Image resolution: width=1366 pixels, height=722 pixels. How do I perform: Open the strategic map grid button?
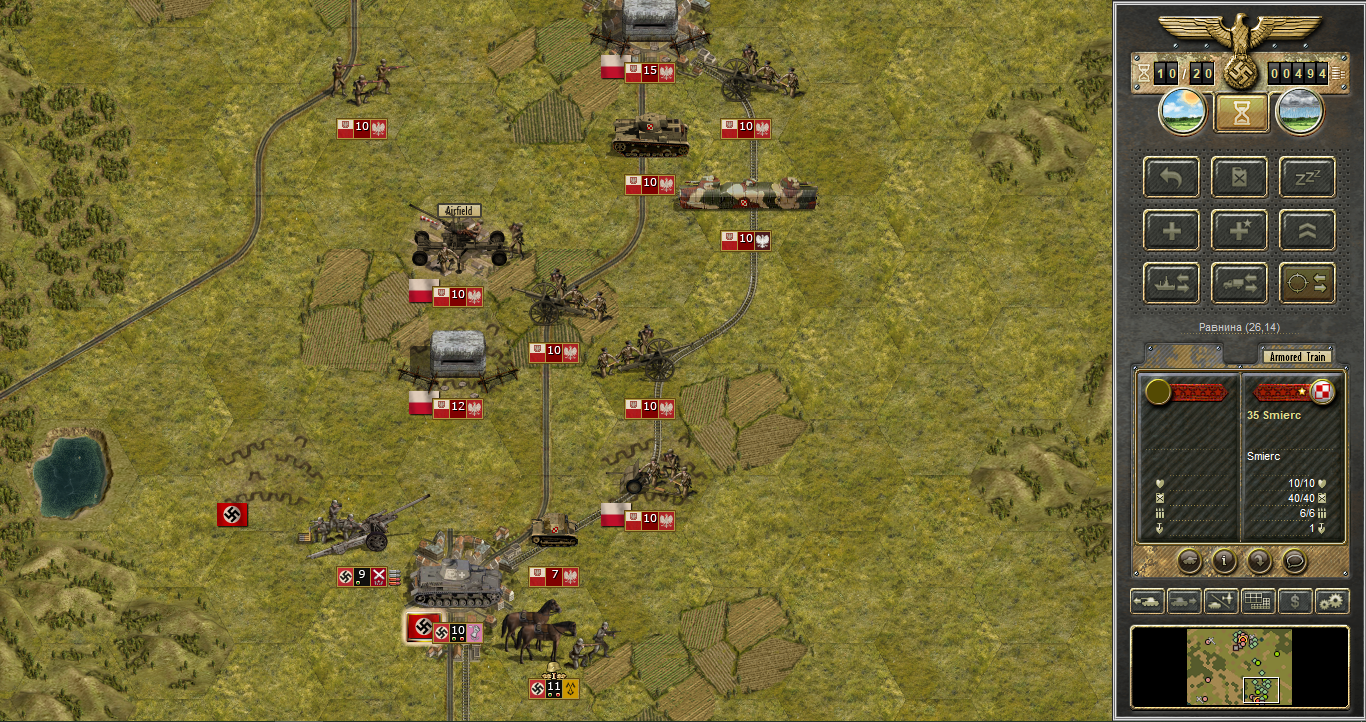[x=1257, y=601]
